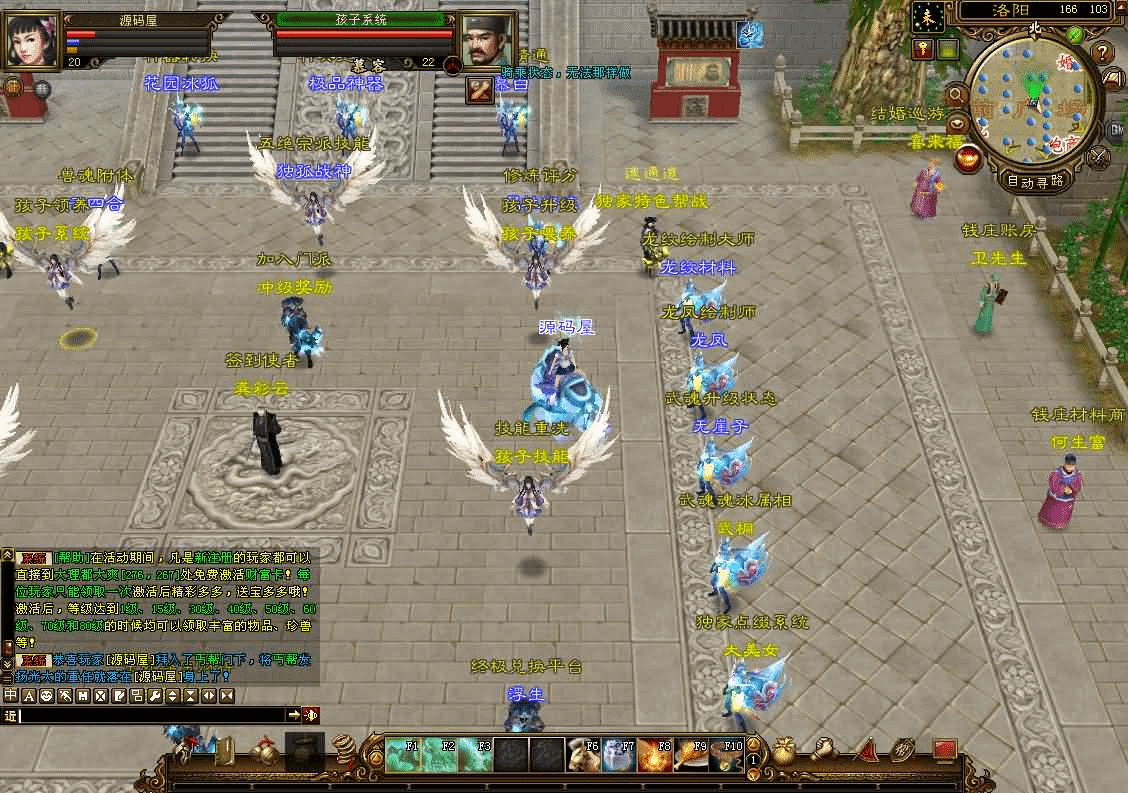This screenshot has width=1128, height=793.
Task: Open the red book menu icon
Action: pos(945,749)
